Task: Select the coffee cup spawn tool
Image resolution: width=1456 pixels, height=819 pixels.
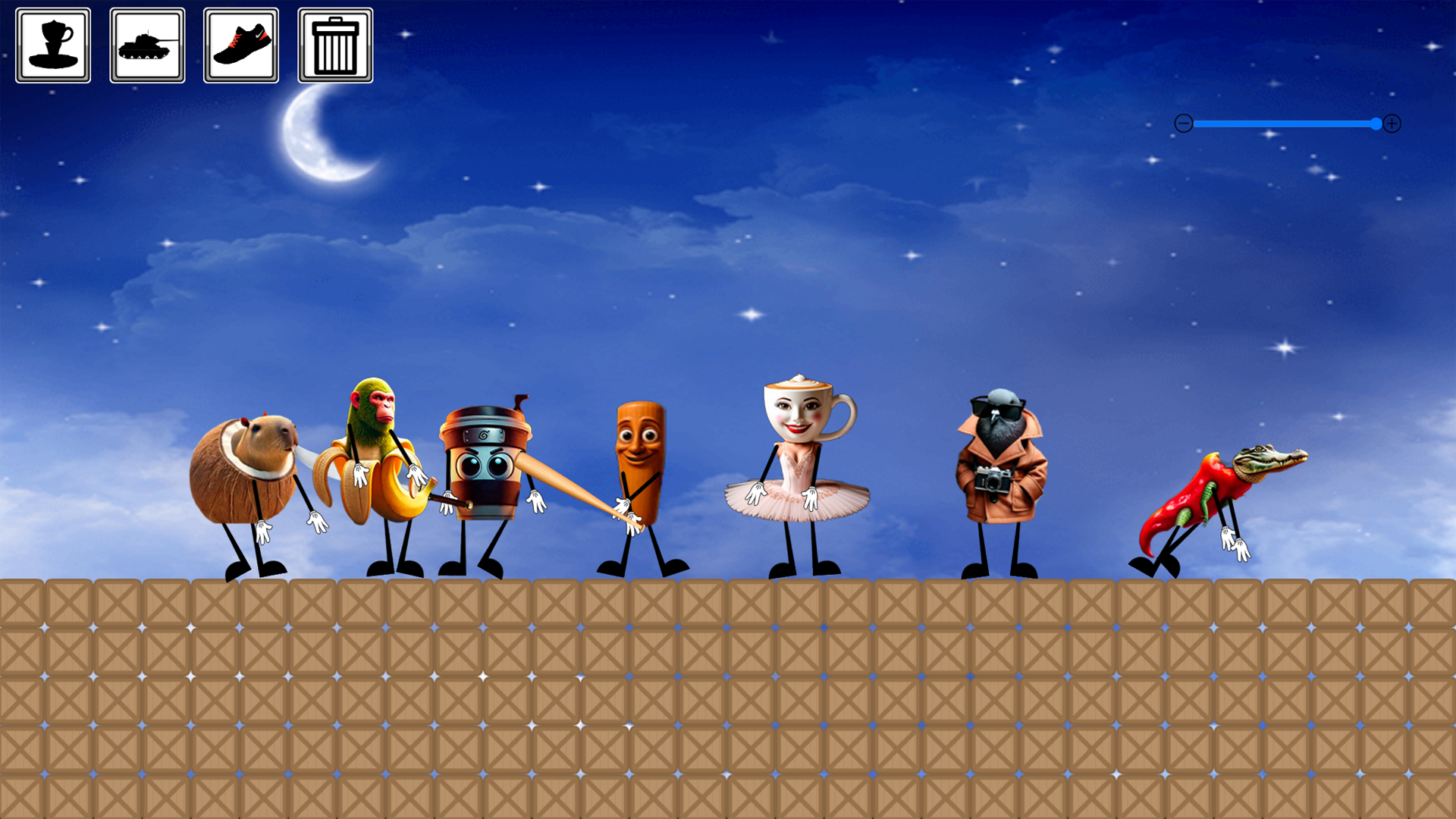Action: [x=53, y=44]
